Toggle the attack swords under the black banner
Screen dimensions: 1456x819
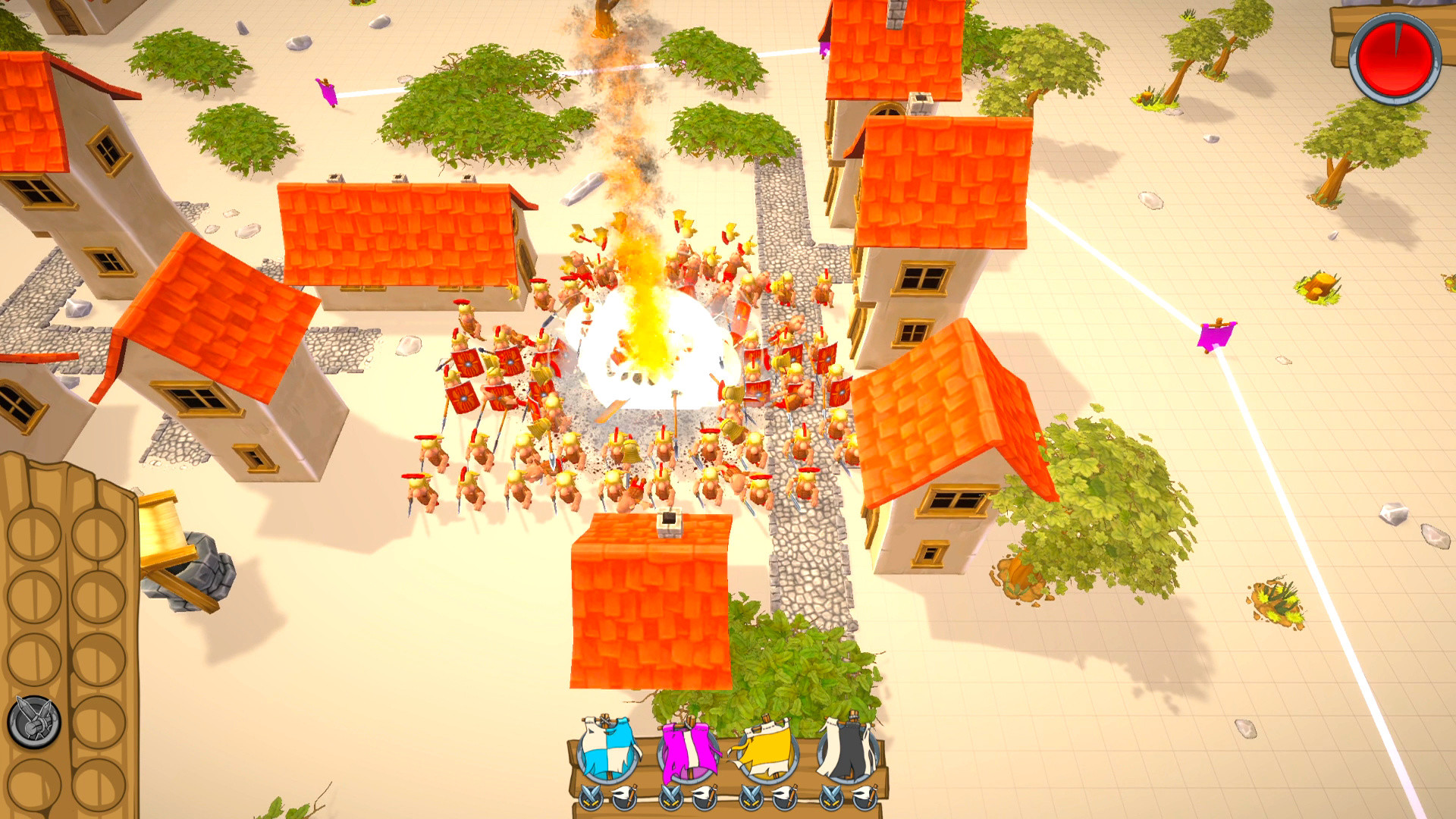[x=830, y=798]
